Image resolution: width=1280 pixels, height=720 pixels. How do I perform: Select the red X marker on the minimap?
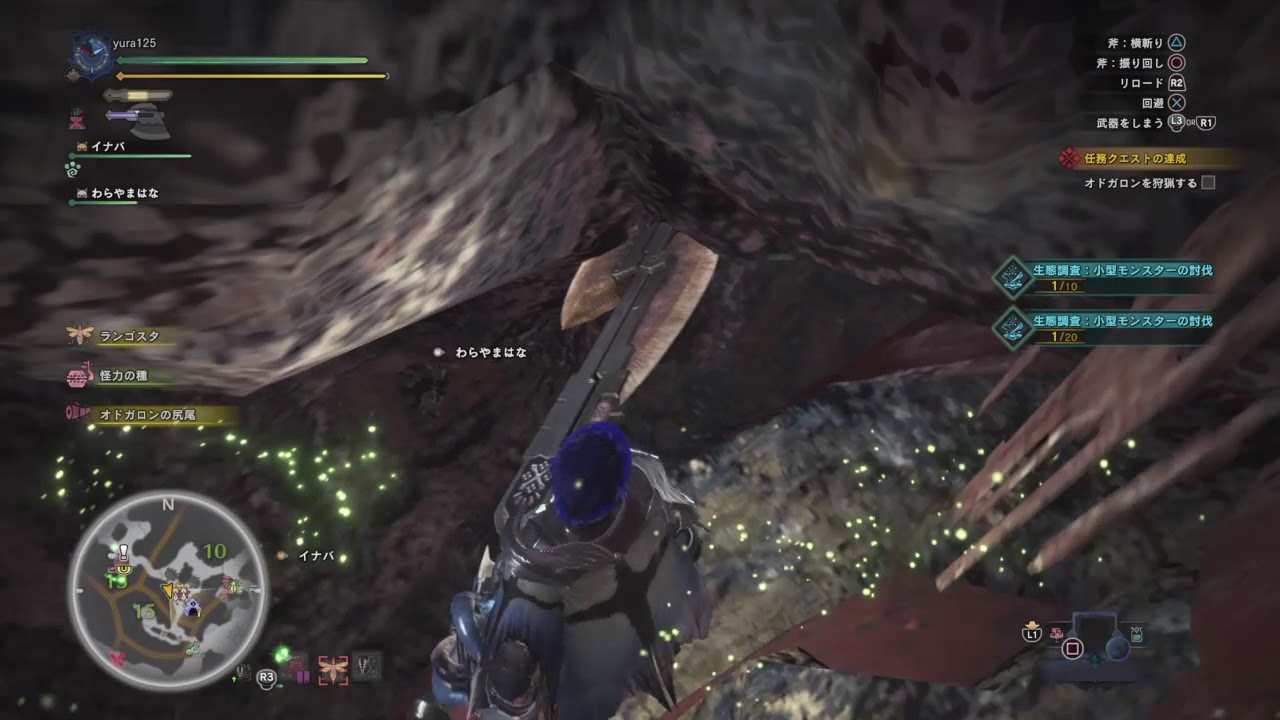click(x=118, y=659)
